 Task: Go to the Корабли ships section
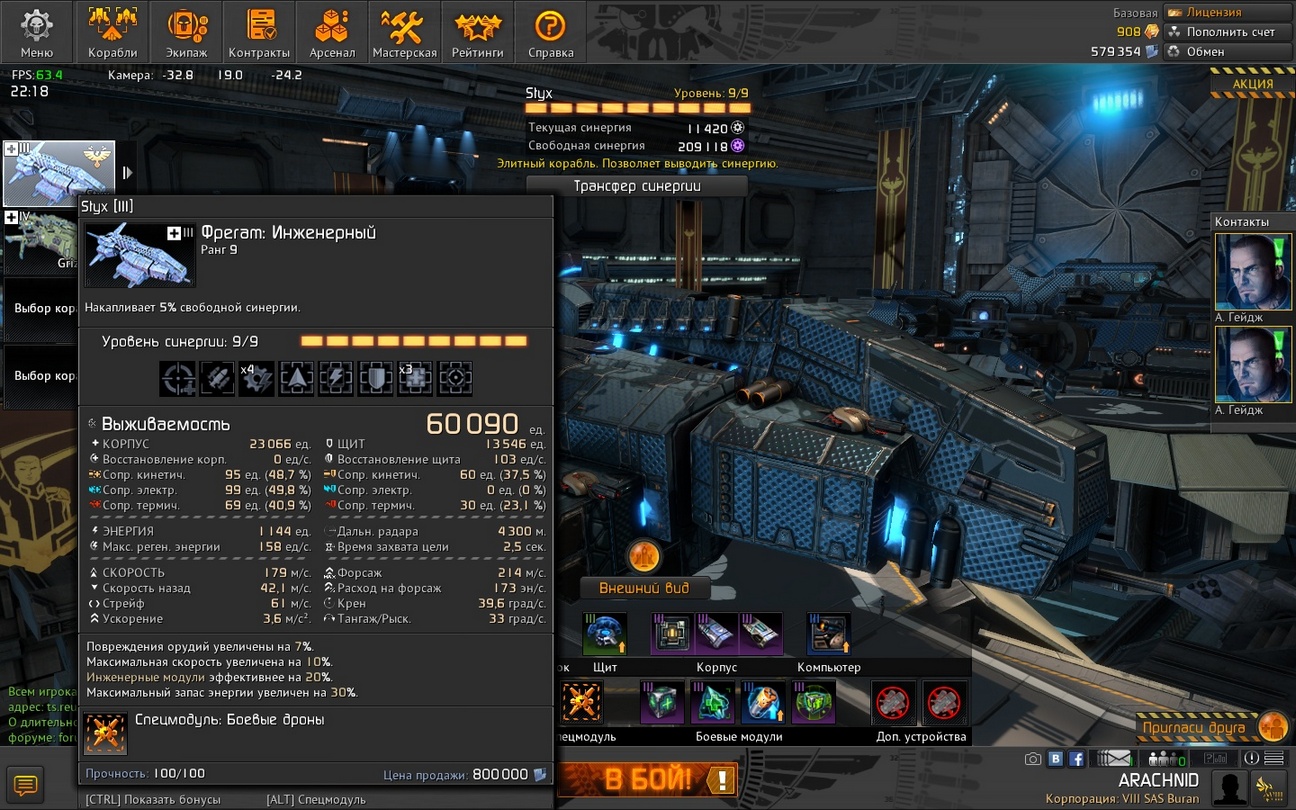click(112, 32)
